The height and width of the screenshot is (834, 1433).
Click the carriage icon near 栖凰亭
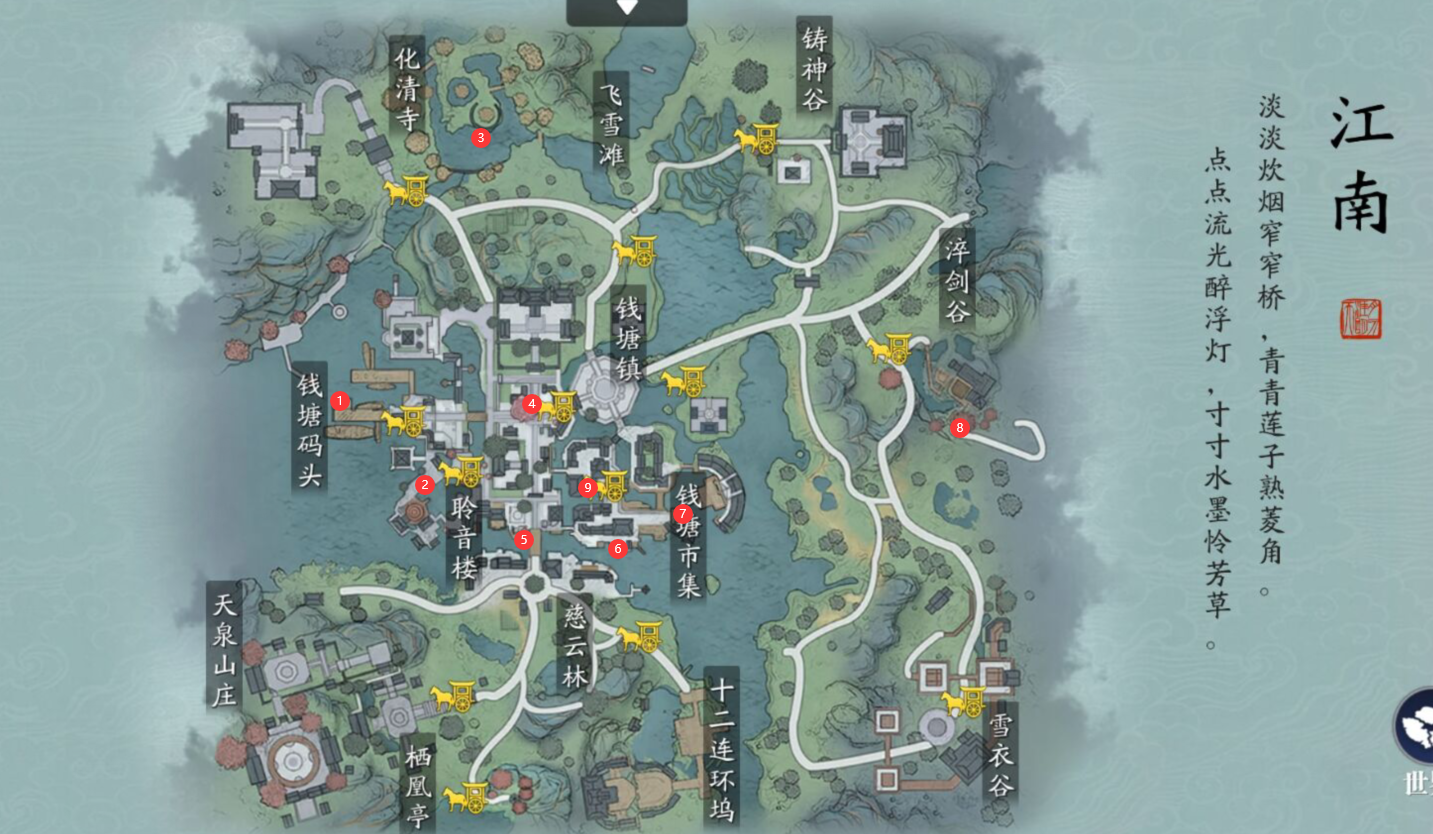[x=467, y=798]
